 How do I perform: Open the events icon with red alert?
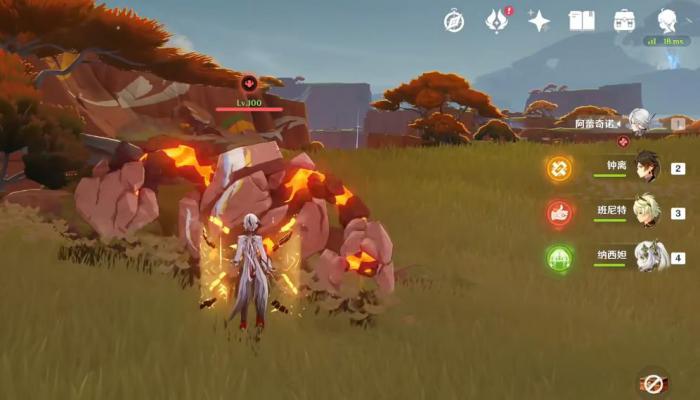coord(496,20)
